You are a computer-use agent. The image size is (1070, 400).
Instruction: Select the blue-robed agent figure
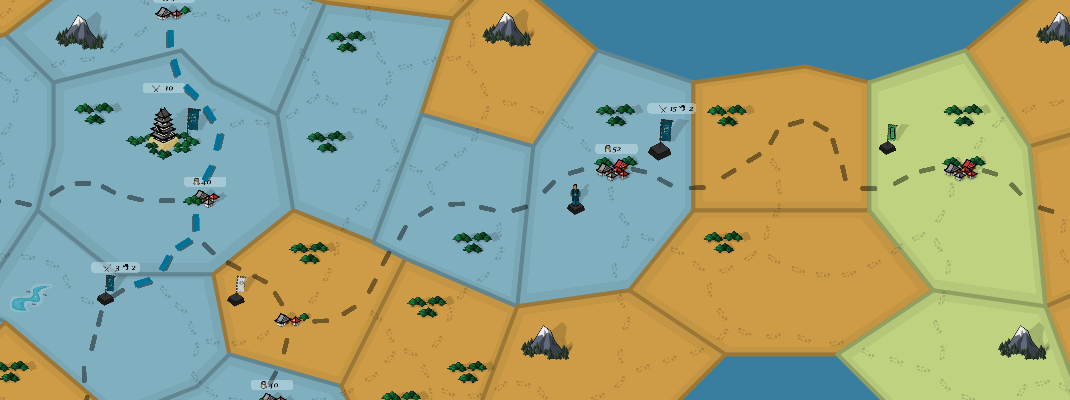576,198
